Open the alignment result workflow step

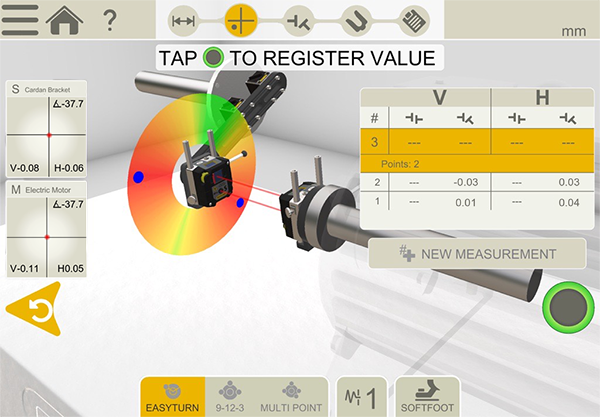coord(299,19)
